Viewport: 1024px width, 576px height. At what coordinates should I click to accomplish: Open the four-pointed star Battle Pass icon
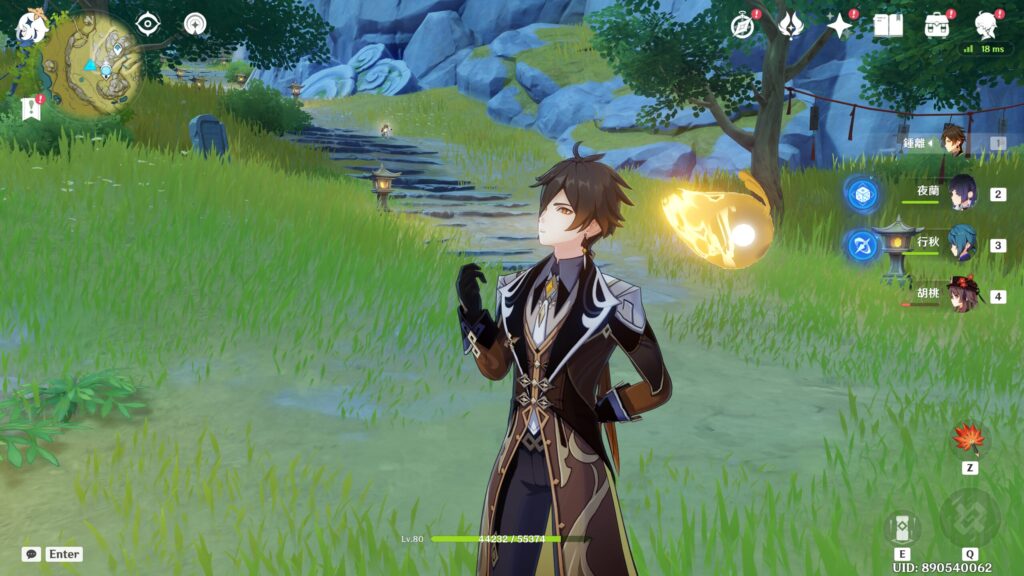click(x=839, y=25)
